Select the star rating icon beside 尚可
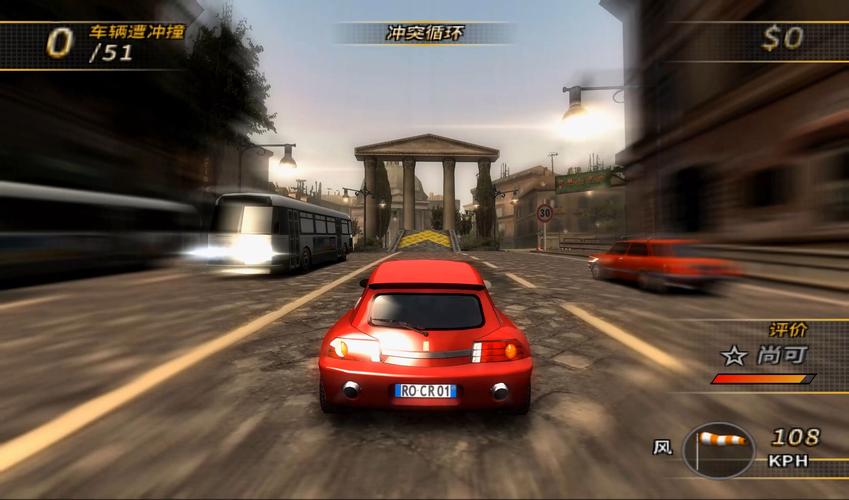 734,355
